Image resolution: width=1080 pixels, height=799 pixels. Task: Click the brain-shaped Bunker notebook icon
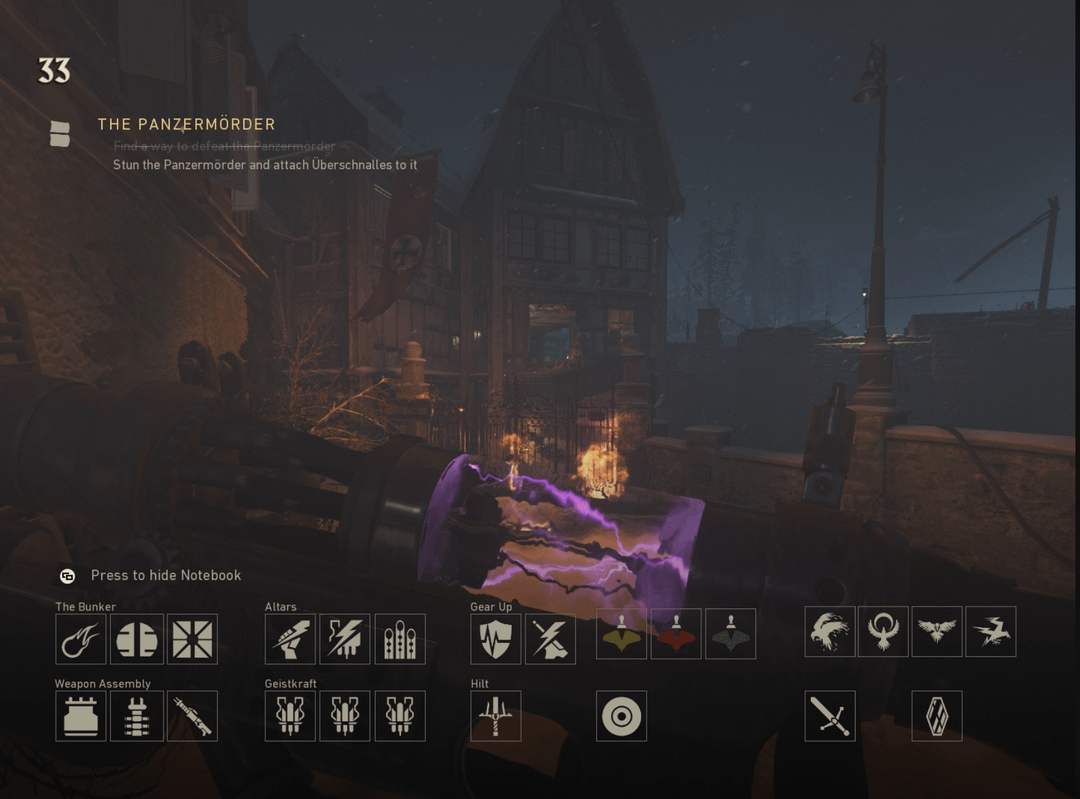coord(136,639)
